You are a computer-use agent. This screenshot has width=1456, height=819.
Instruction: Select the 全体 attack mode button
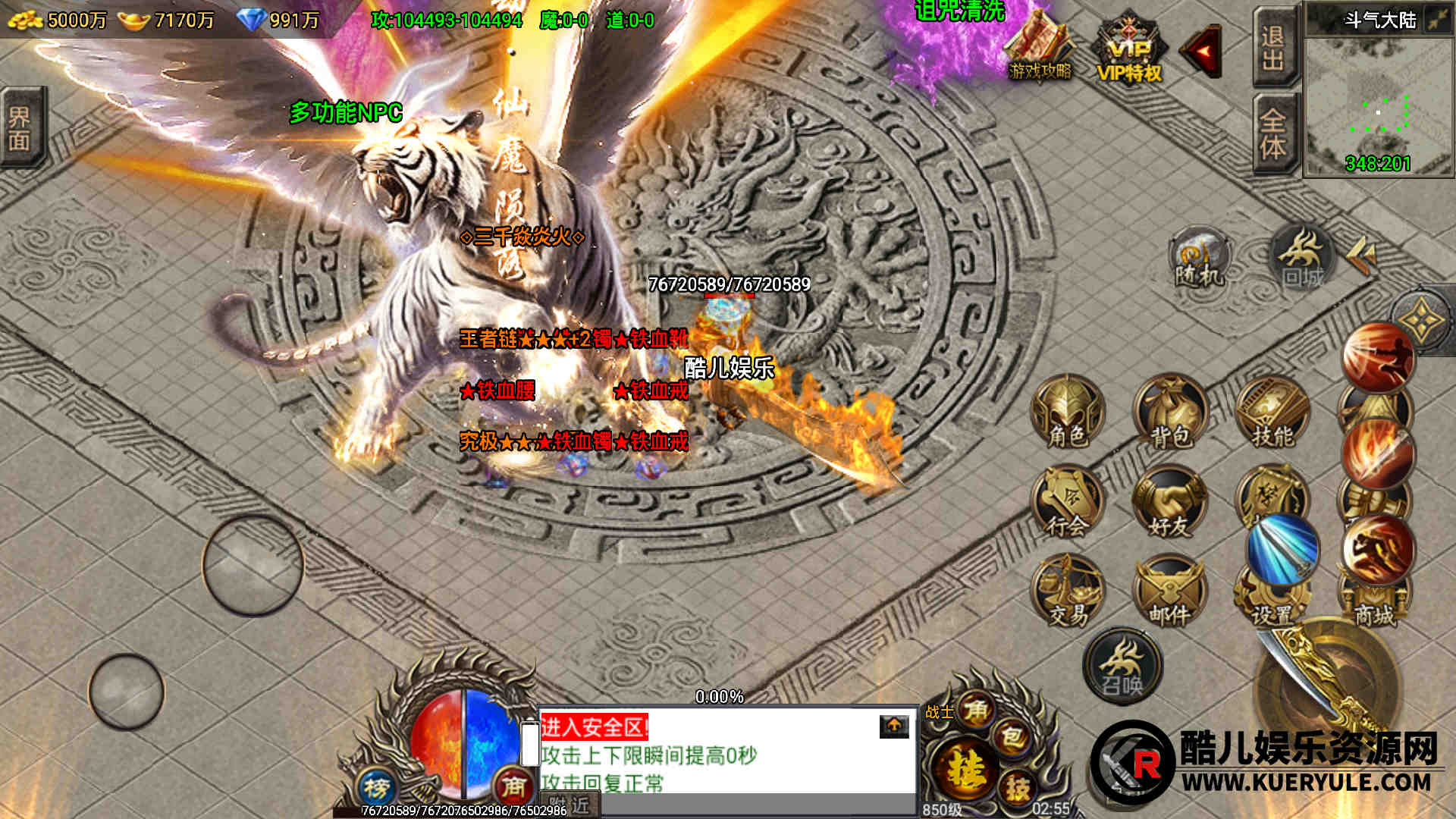coord(1274,133)
